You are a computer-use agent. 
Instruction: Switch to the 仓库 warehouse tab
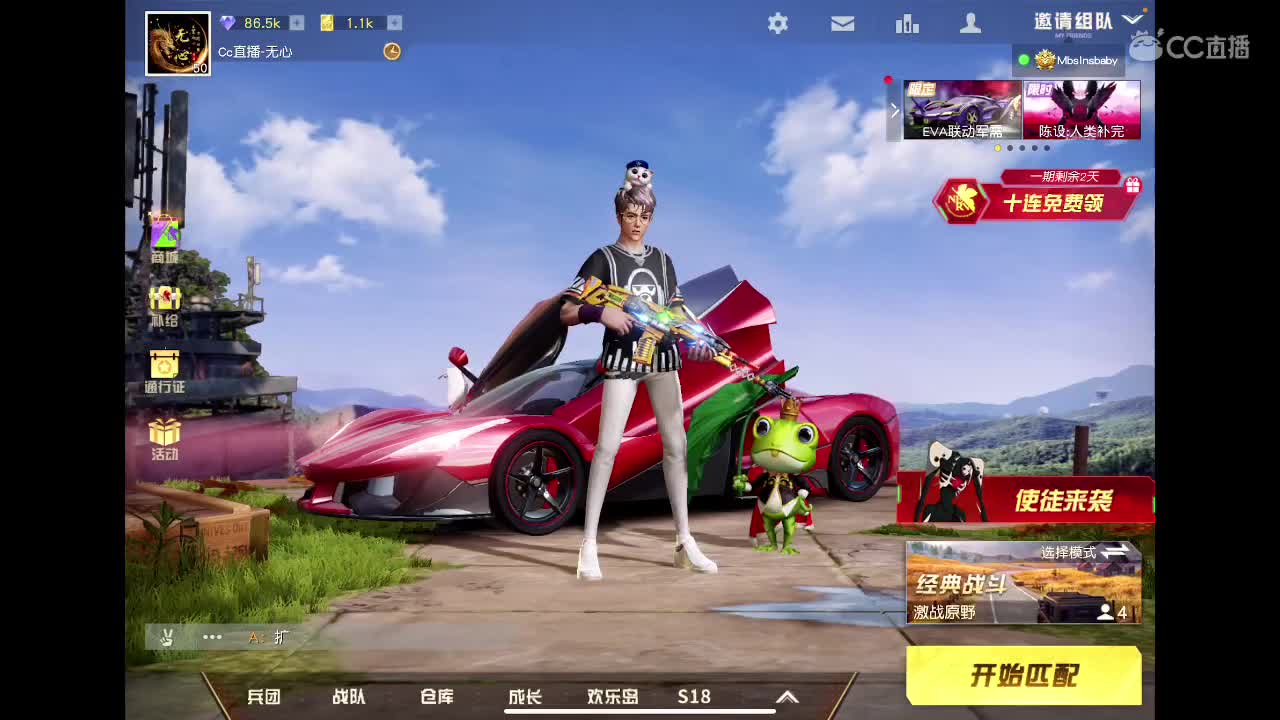pos(436,697)
